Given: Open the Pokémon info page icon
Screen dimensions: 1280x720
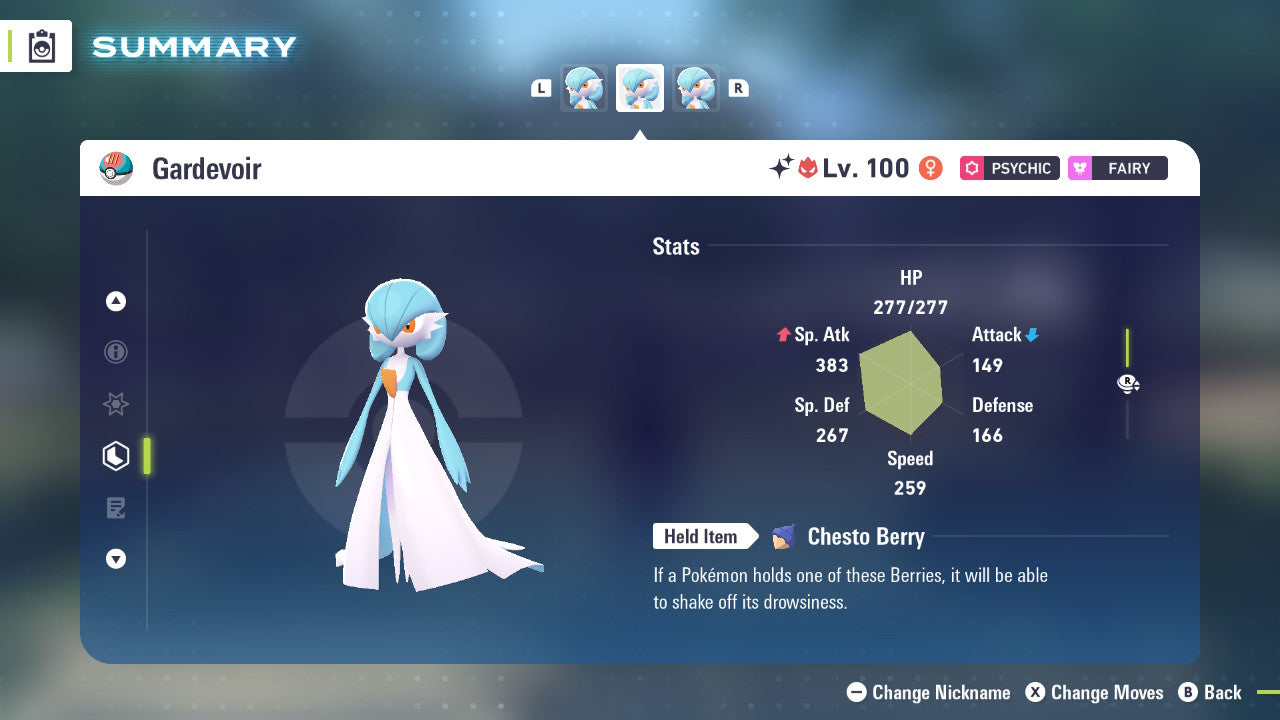Looking at the screenshot, I should coord(115,352).
